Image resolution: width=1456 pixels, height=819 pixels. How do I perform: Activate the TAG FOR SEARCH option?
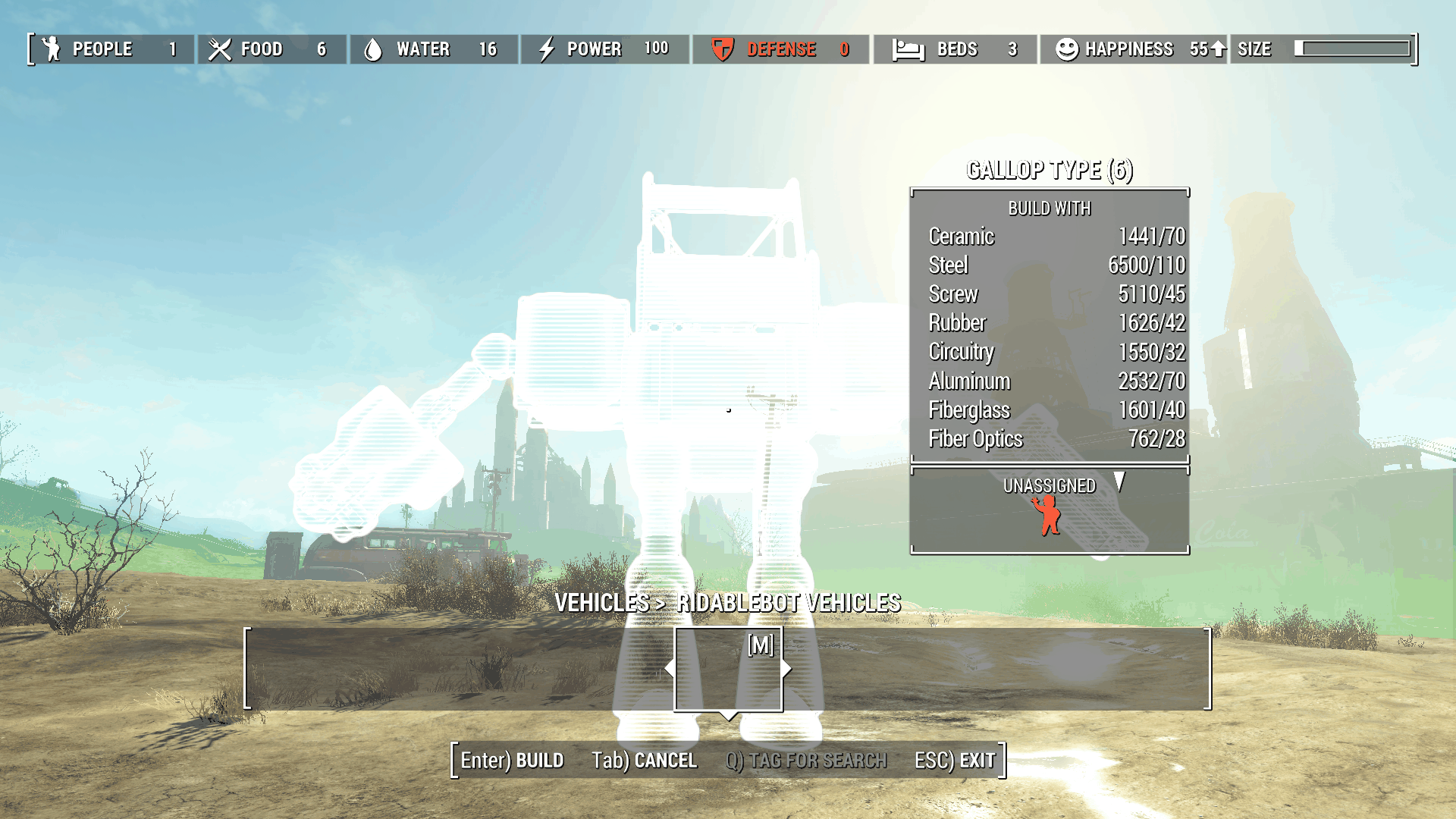(805, 760)
